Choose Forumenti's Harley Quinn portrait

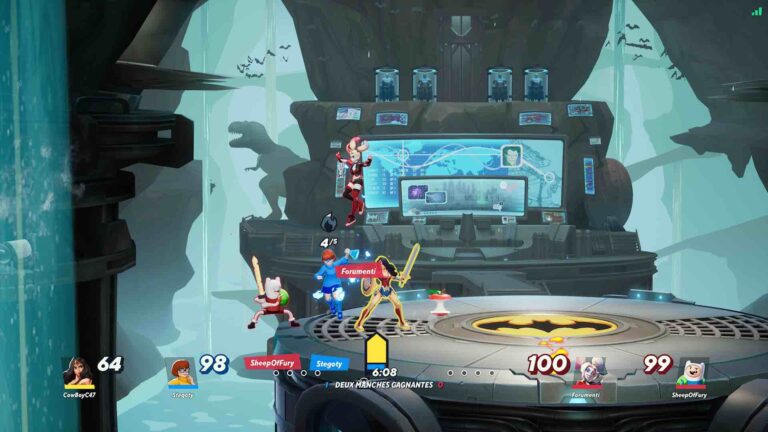[587, 372]
